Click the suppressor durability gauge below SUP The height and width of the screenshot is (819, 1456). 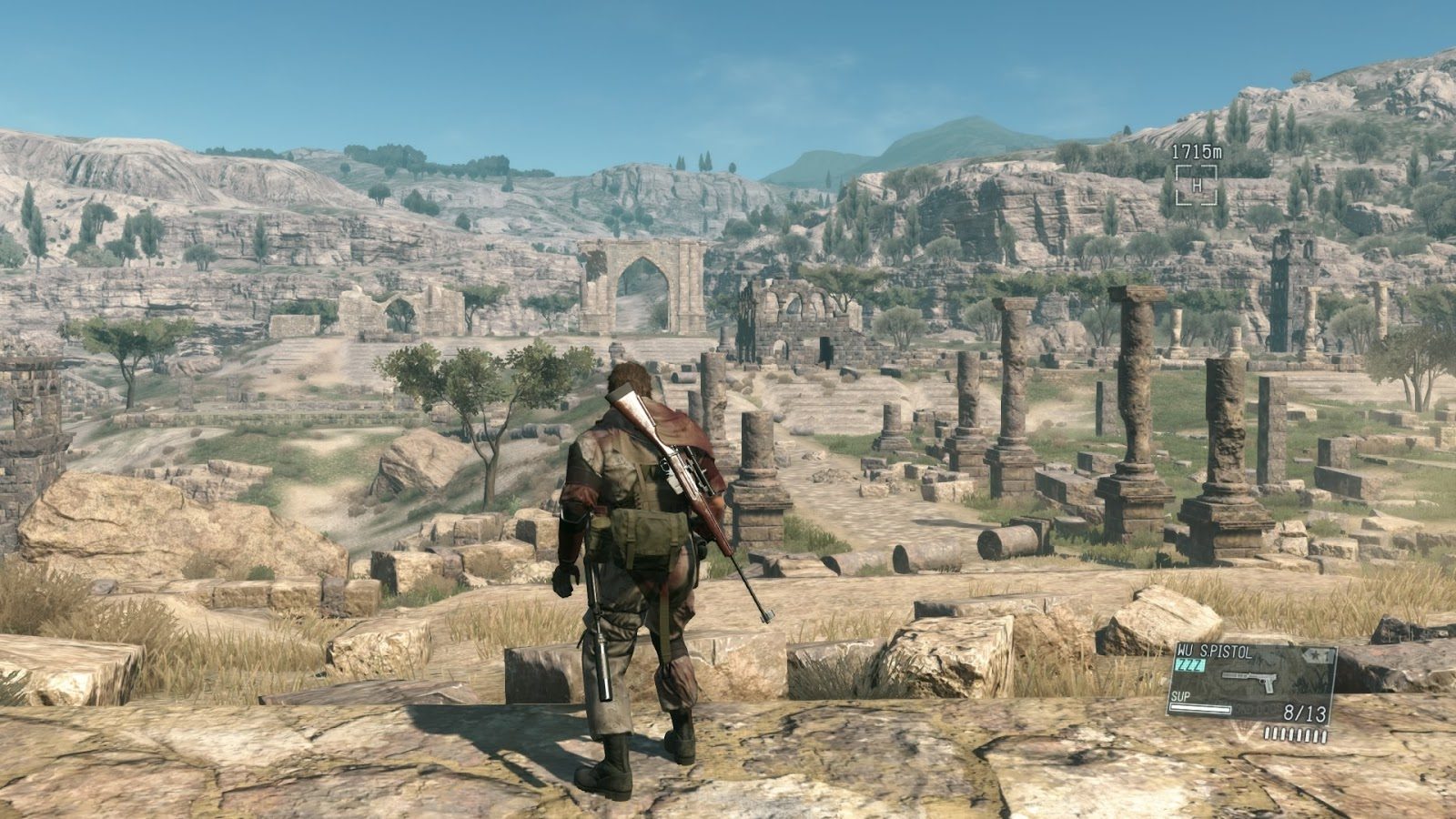click(1200, 709)
